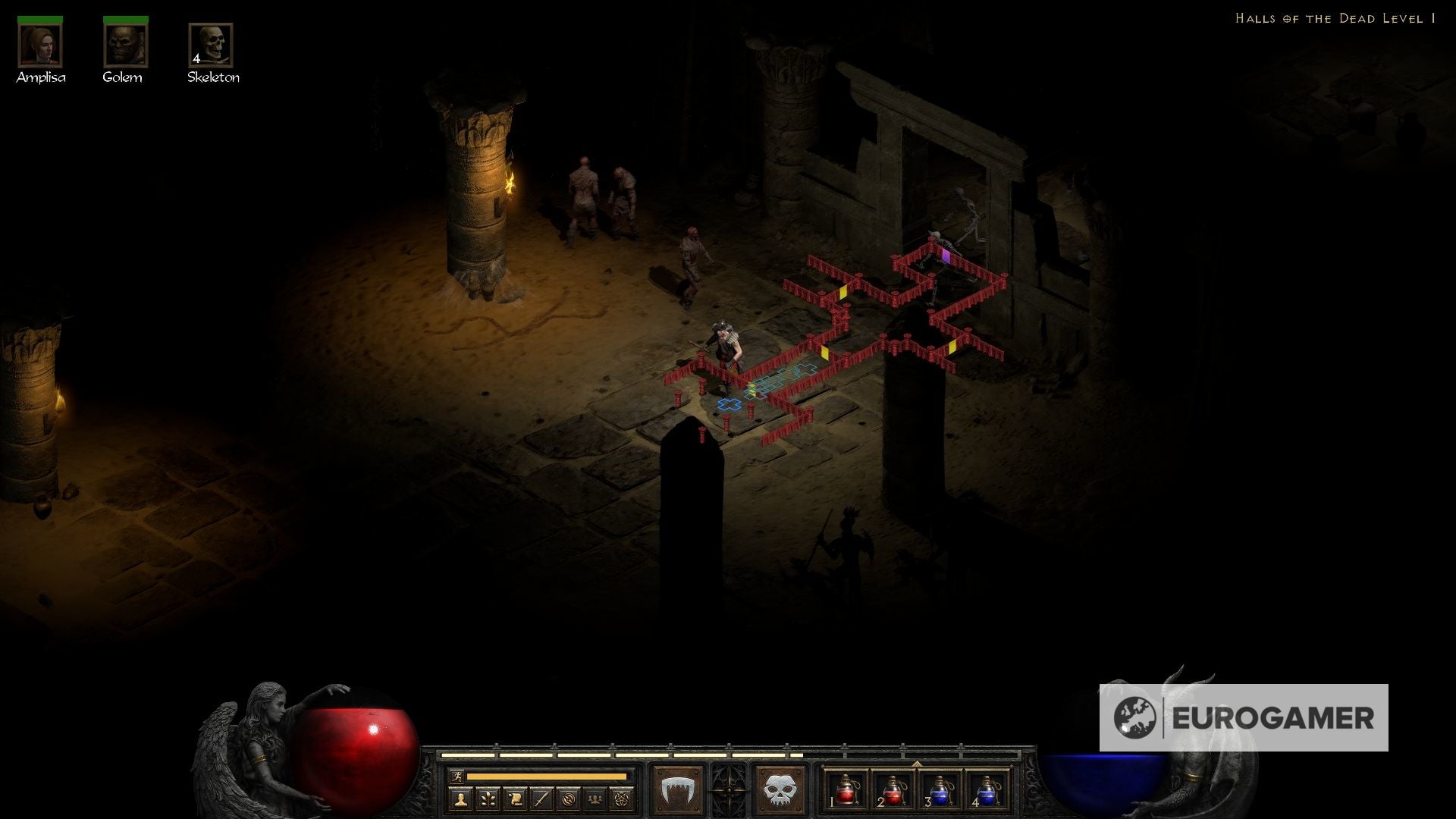Click the pentagram menu icon
Viewport: 1456px width, 819px height.
coord(623,799)
